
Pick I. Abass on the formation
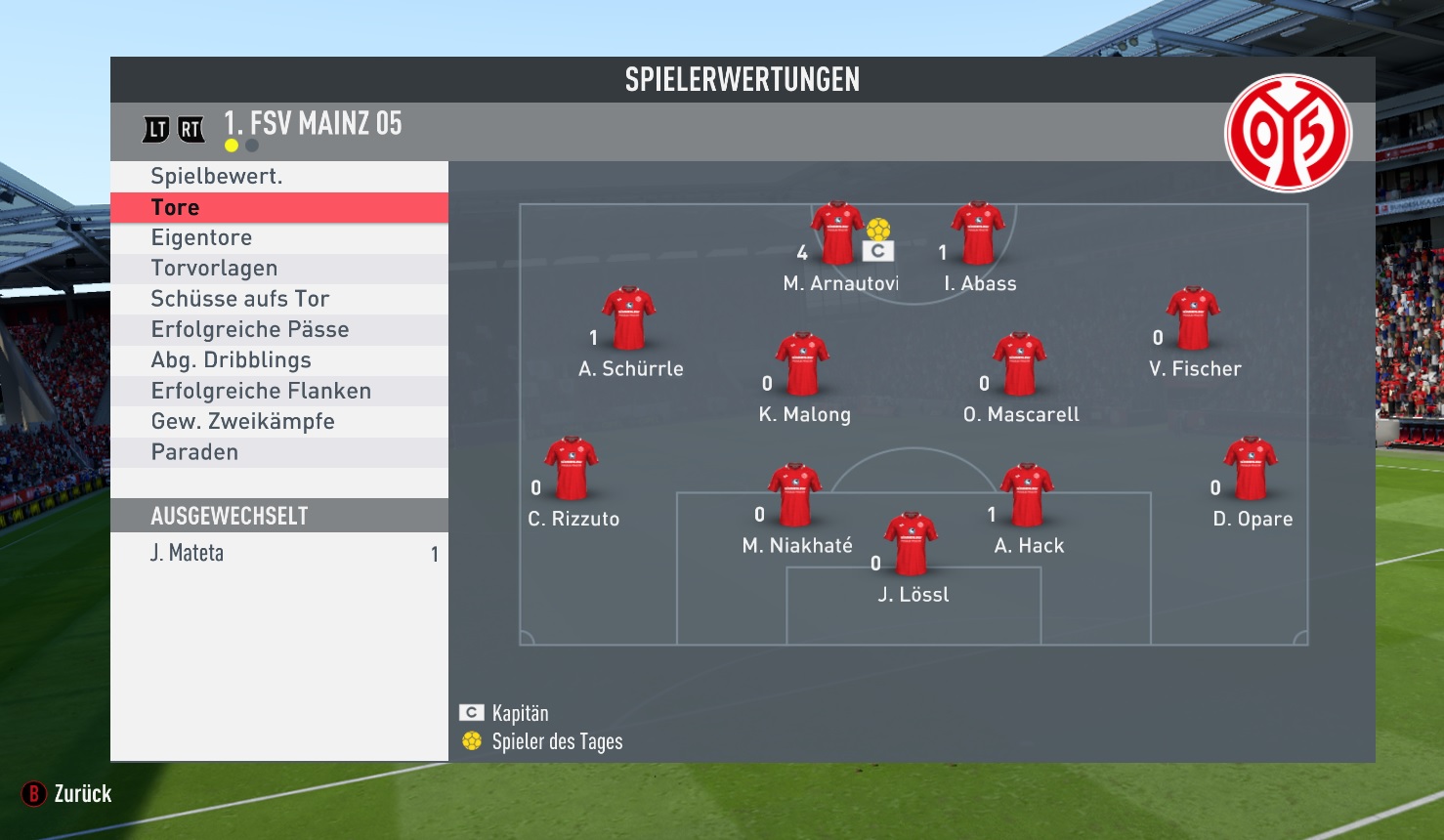pyautogui.click(x=978, y=234)
